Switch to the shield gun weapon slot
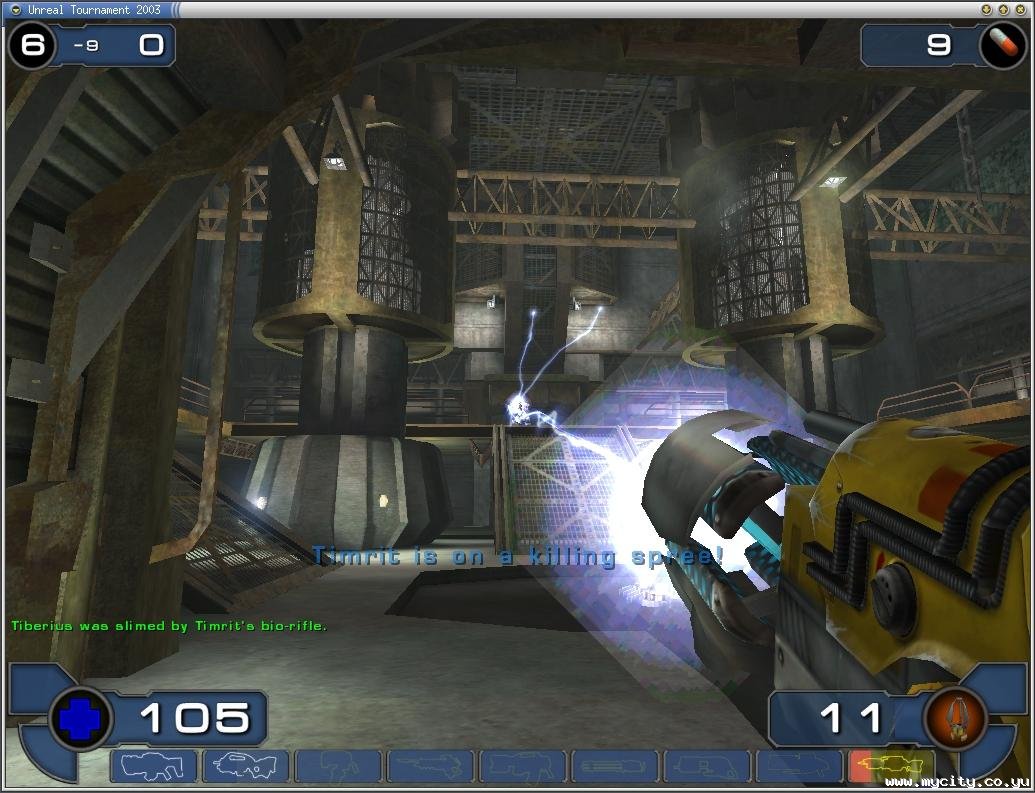1035x793 pixels. pos(153,767)
